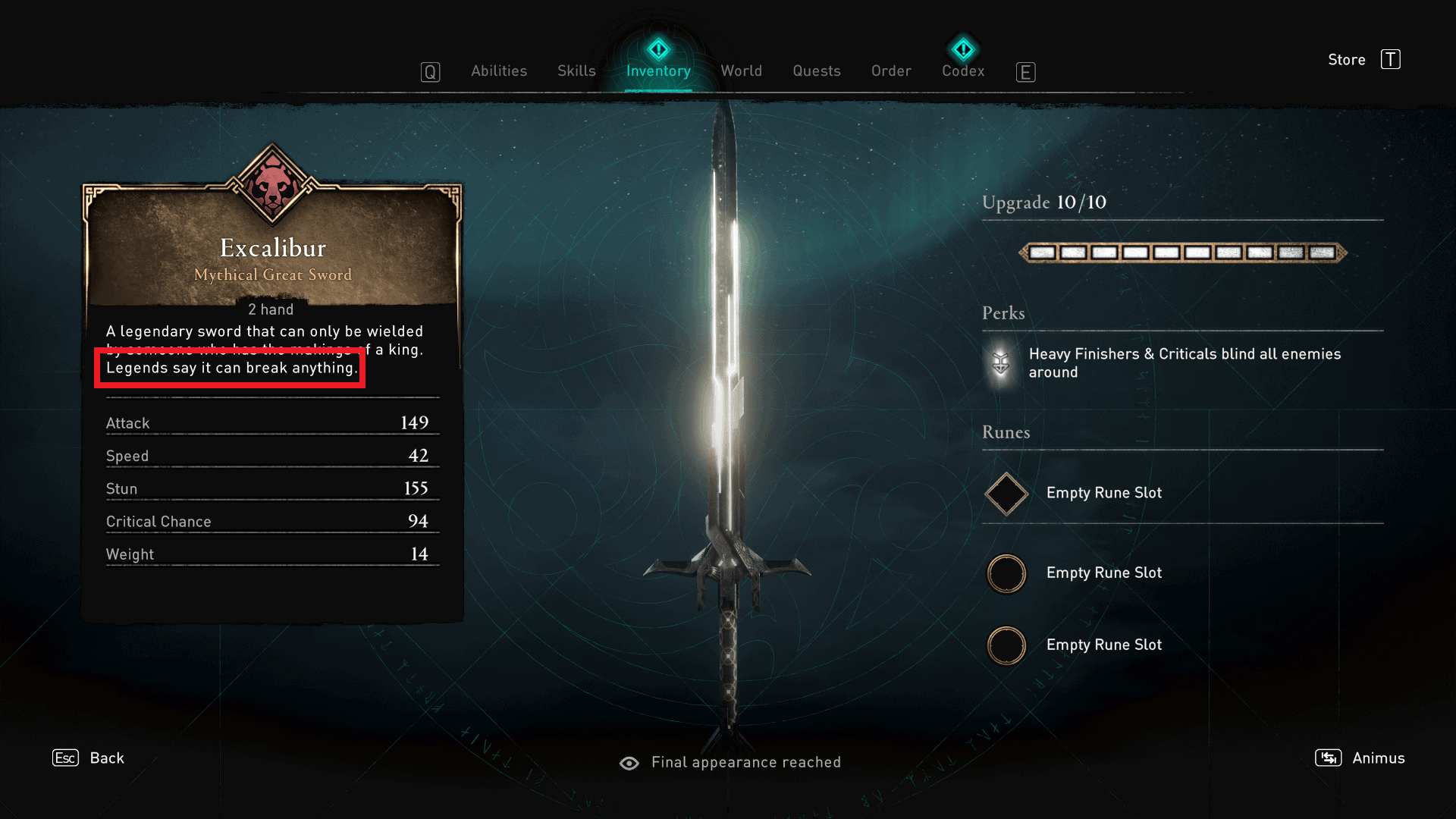1456x819 pixels.
Task: Open the Quests menu item
Action: [x=816, y=71]
